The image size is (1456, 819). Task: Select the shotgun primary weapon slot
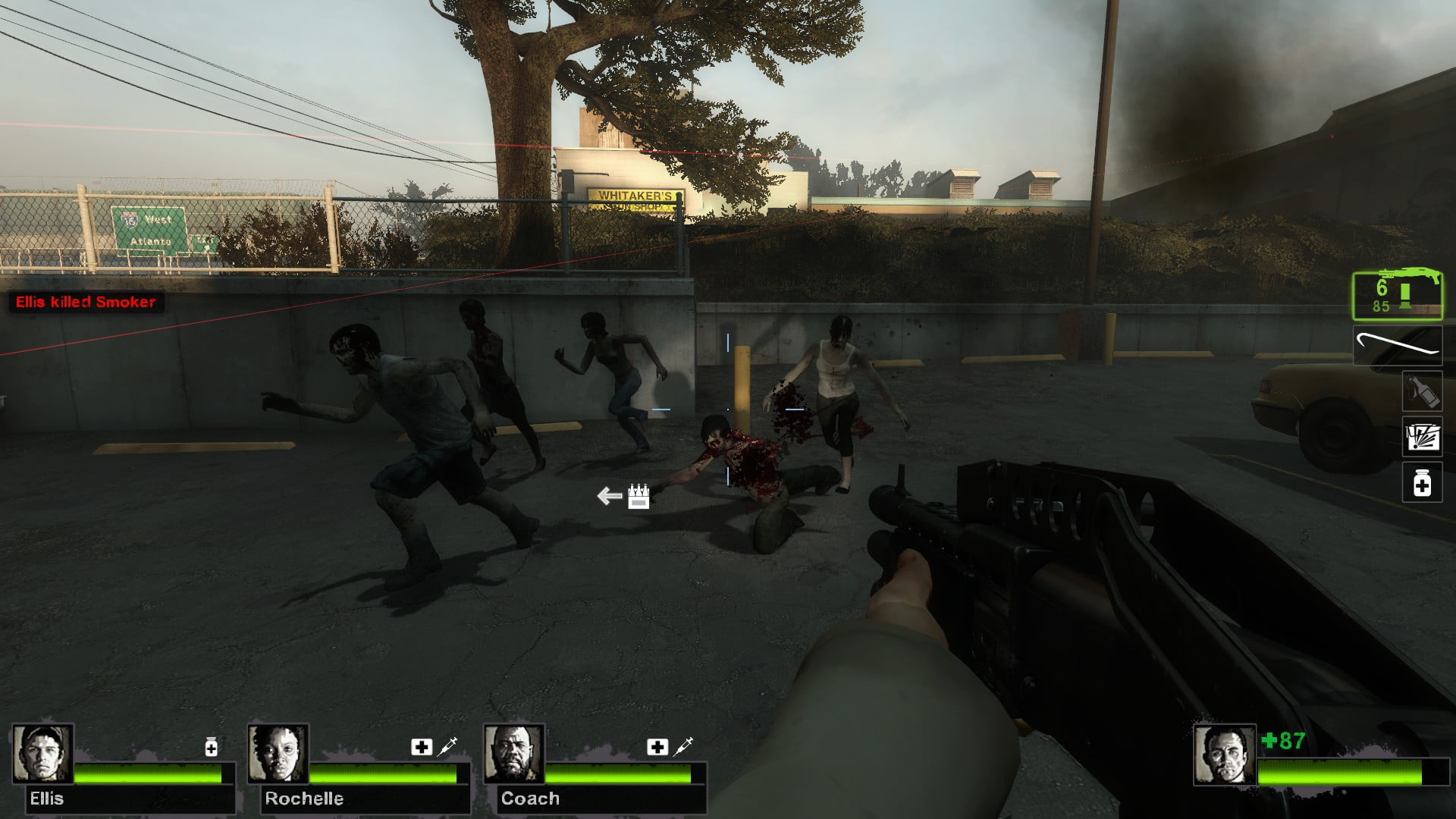[x=1398, y=295]
